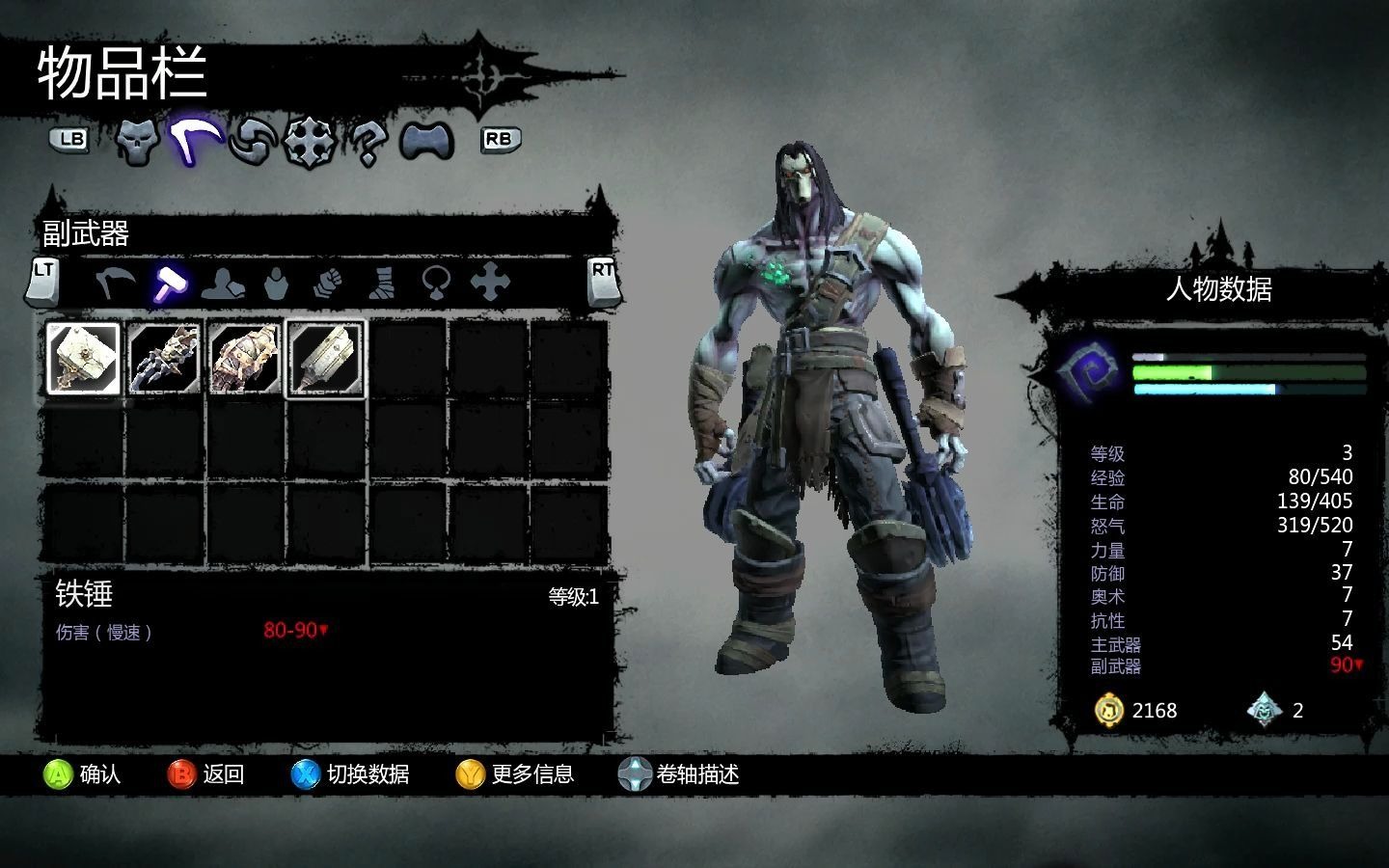1389x868 pixels.
Task: Select the stone block hammer slot
Action: pos(84,359)
